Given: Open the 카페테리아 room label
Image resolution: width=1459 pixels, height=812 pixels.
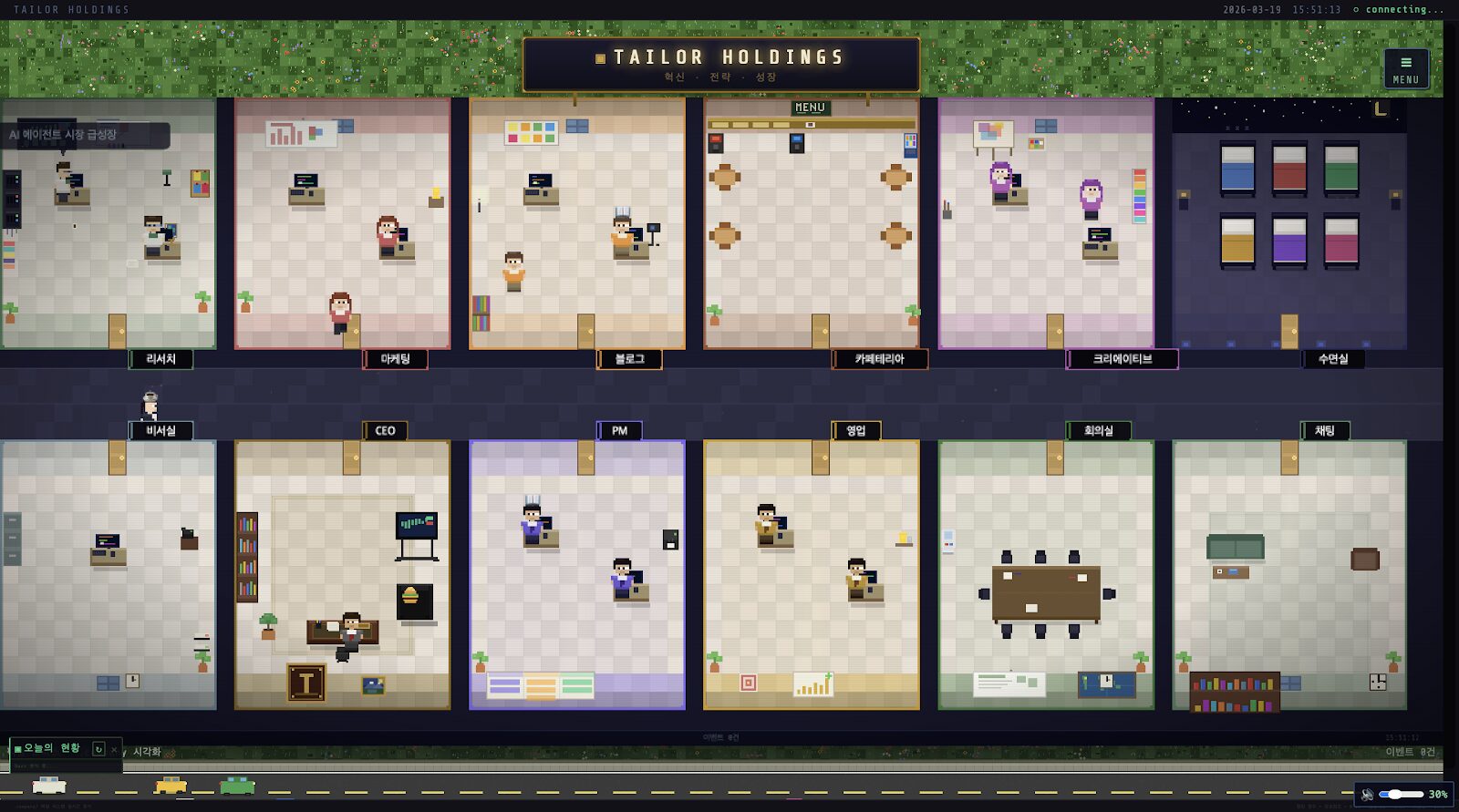Looking at the screenshot, I should [880, 359].
